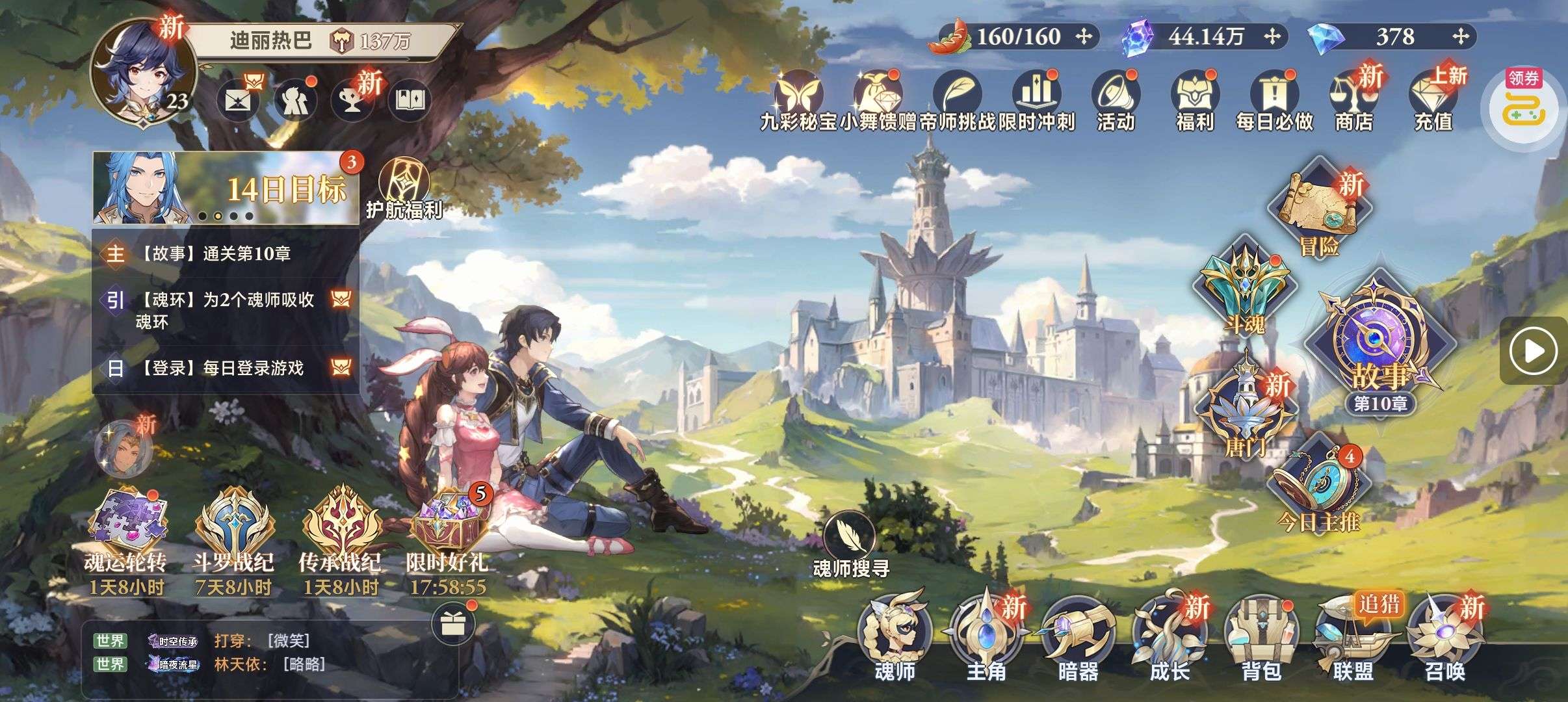This screenshot has width=1568, height=702.
Task: Claim the 限时好礼 treasure chest
Action: point(447,530)
